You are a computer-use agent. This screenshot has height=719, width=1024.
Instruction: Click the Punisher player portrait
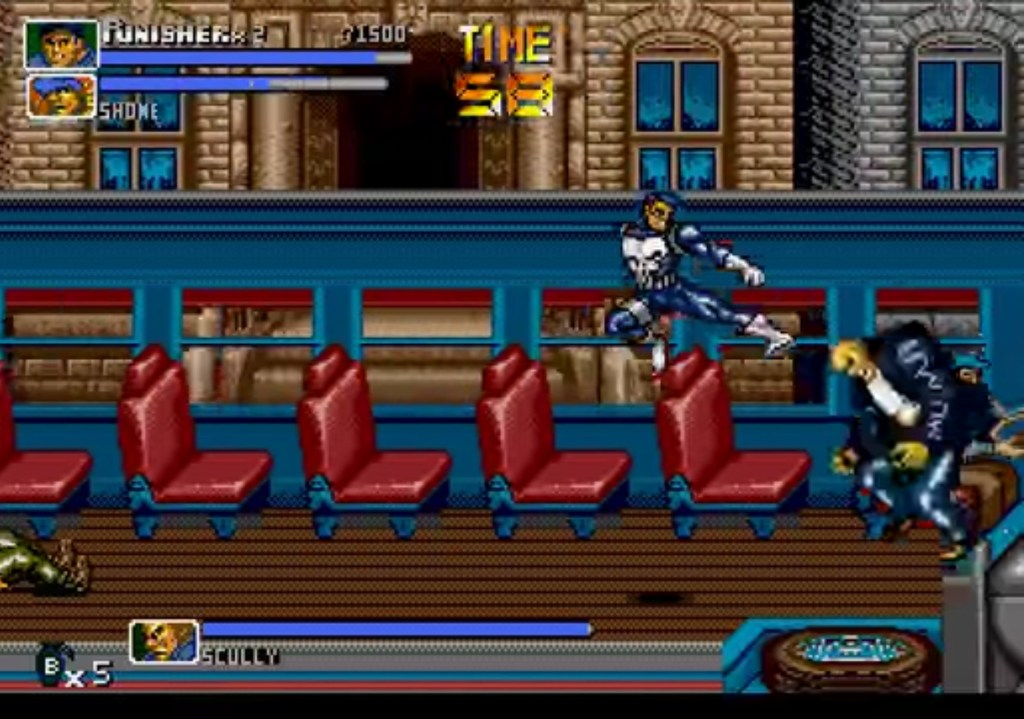click(x=61, y=45)
